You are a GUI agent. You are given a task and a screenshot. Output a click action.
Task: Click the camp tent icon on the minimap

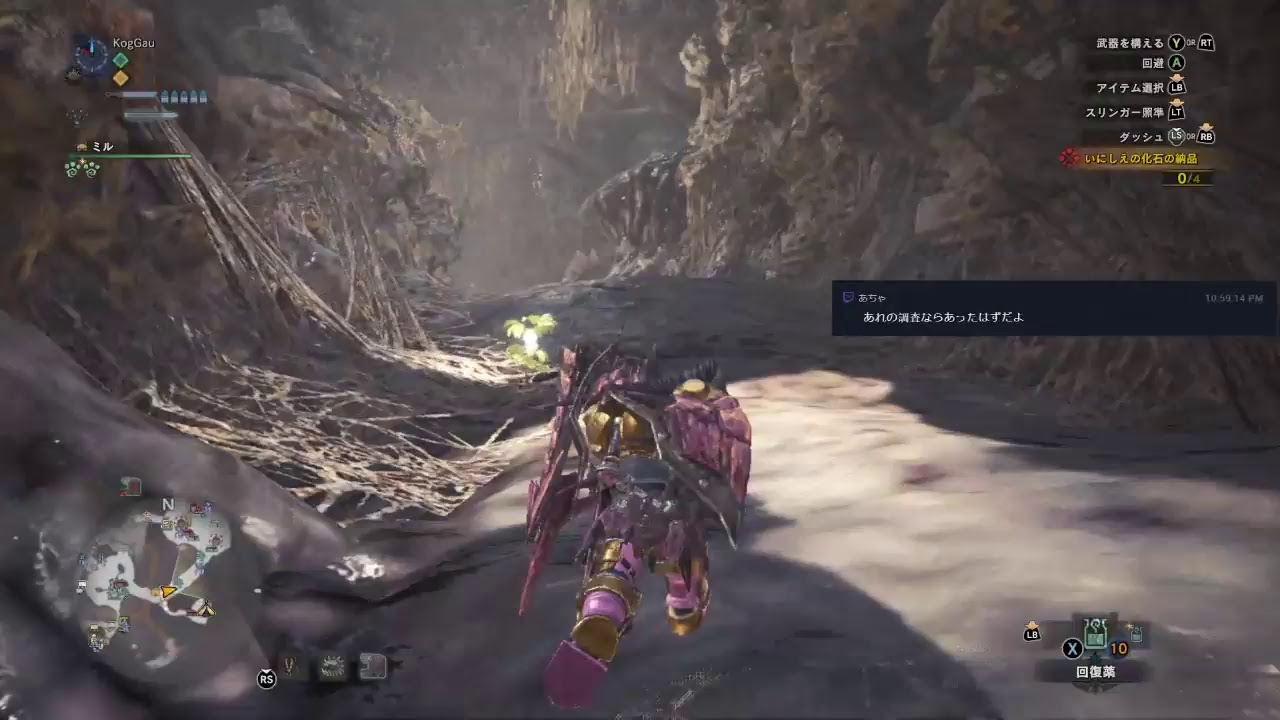(206, 607)
